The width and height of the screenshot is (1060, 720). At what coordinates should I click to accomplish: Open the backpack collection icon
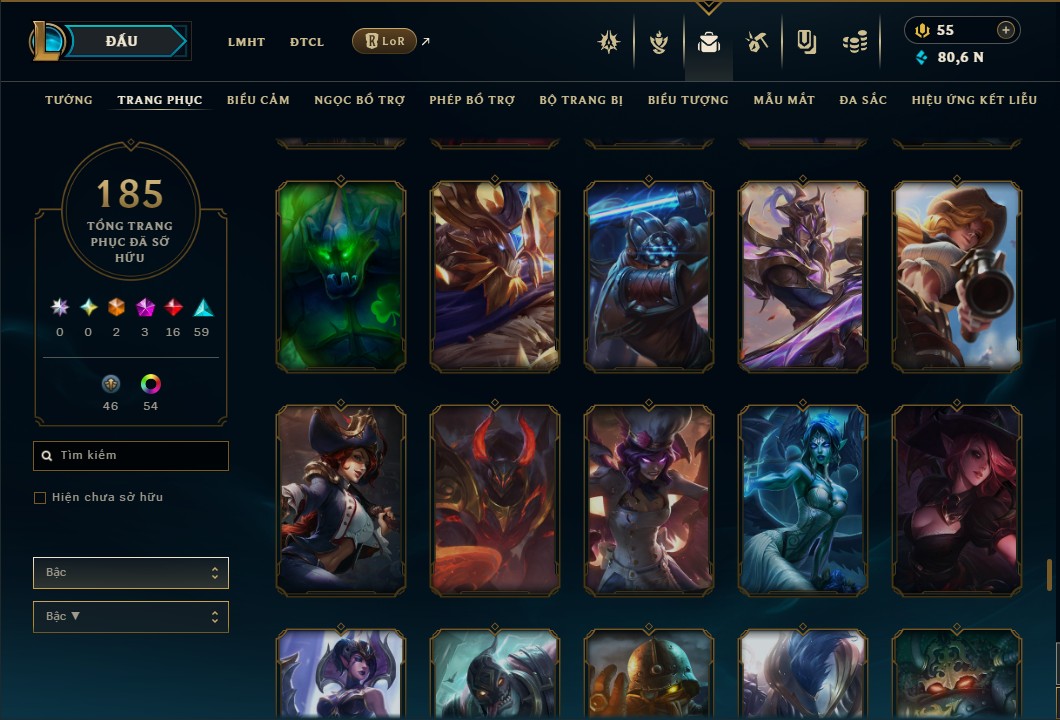tap(709, 42)
